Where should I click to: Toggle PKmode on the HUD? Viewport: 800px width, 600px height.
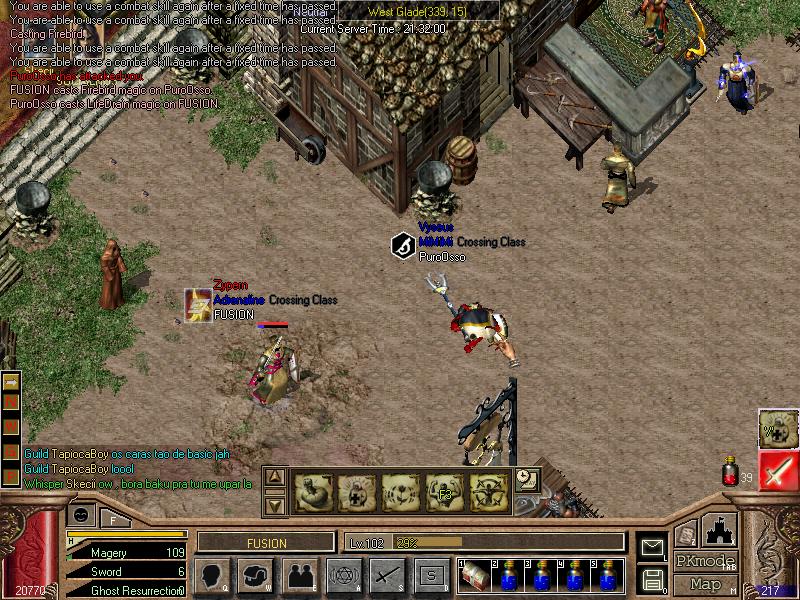coord(705,561)
